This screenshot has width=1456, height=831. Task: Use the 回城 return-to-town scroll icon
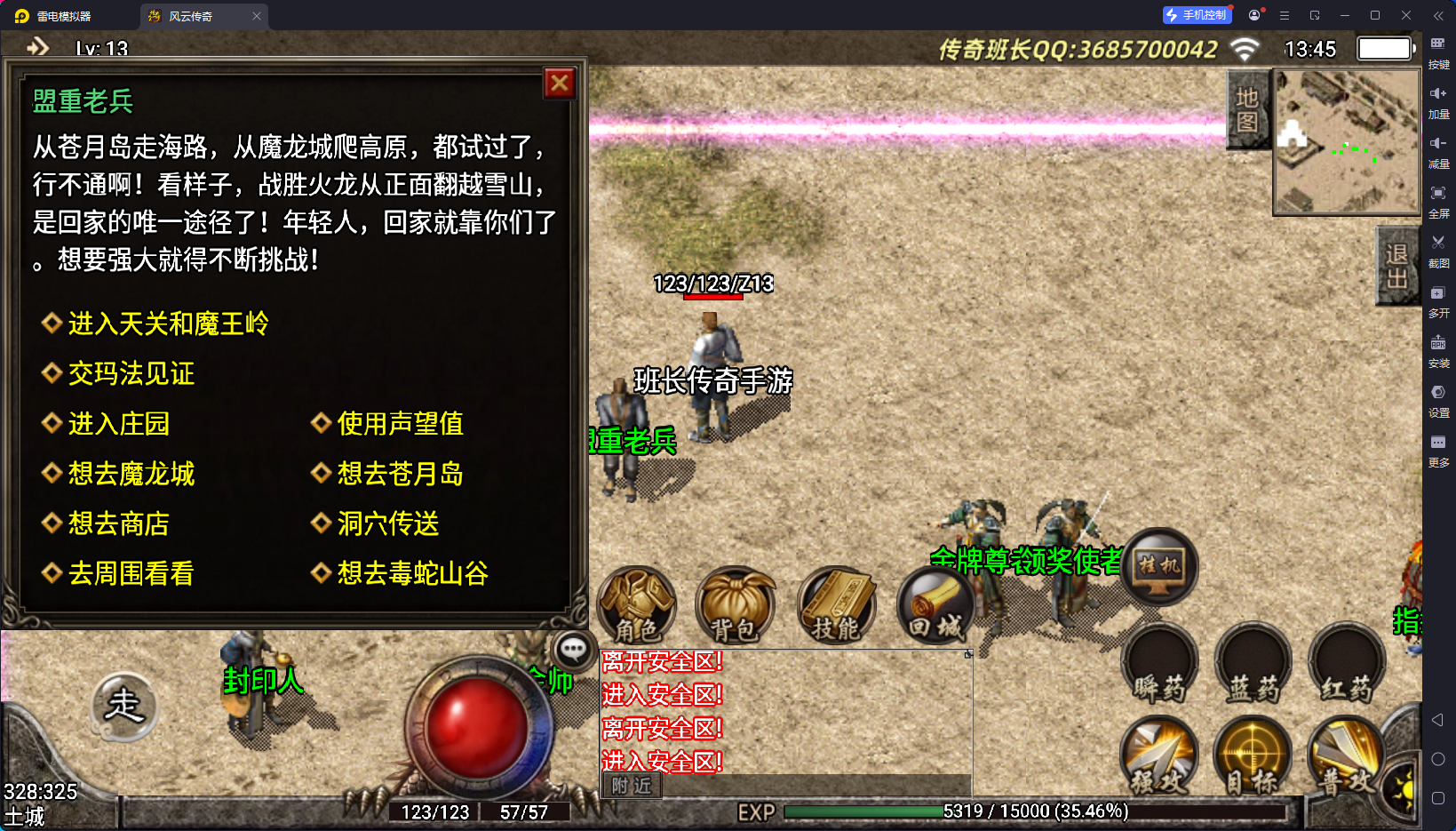tap(936, 606)
